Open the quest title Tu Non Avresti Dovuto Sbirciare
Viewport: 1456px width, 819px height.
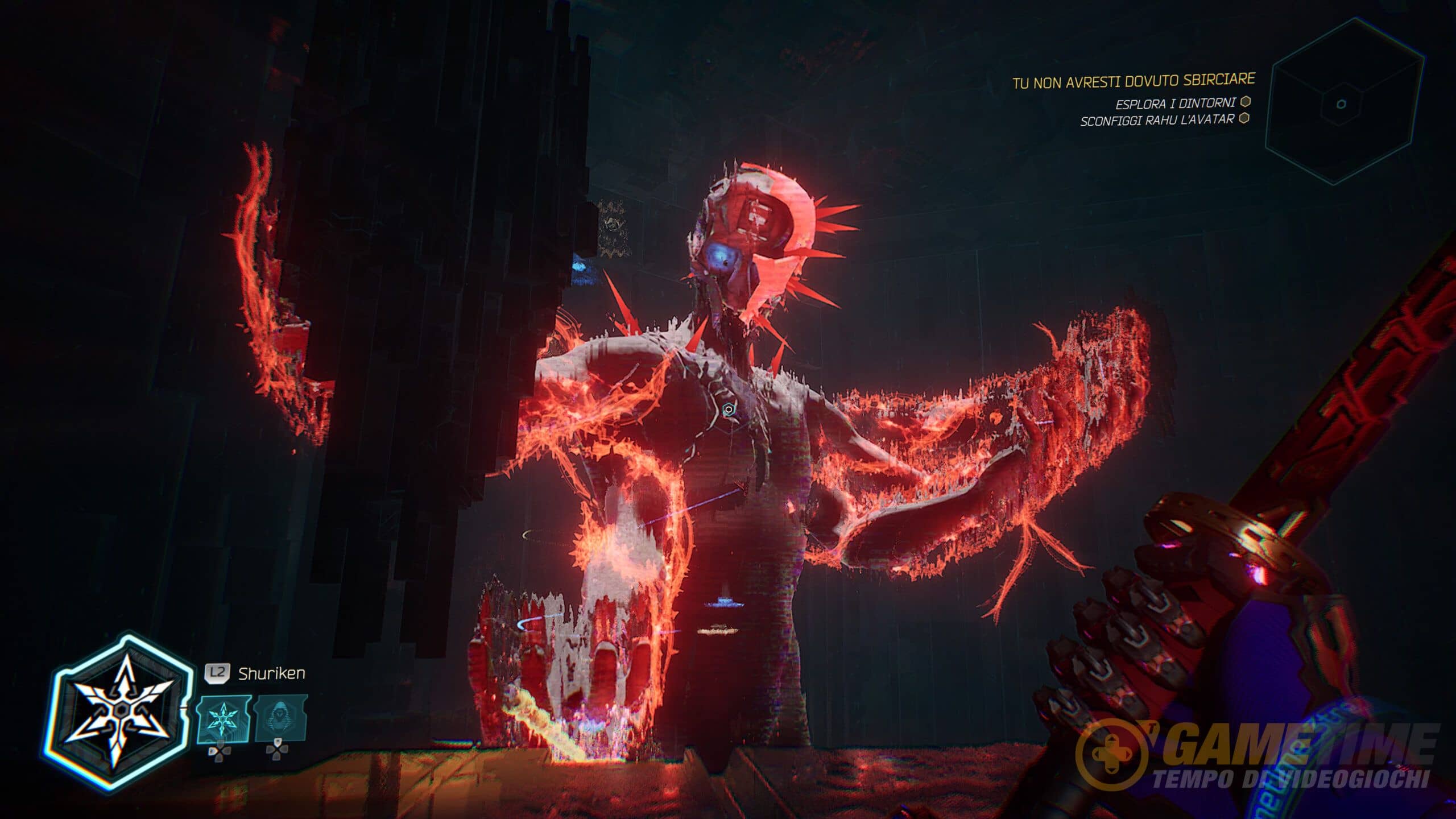(1134, 81)
